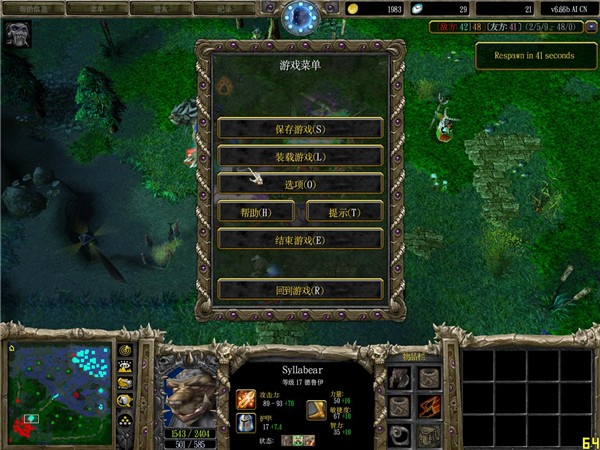The height and width of the screenshot is (450, 600).
Task: Open the Options (选项) menu entry
Action: coord(300,184)
